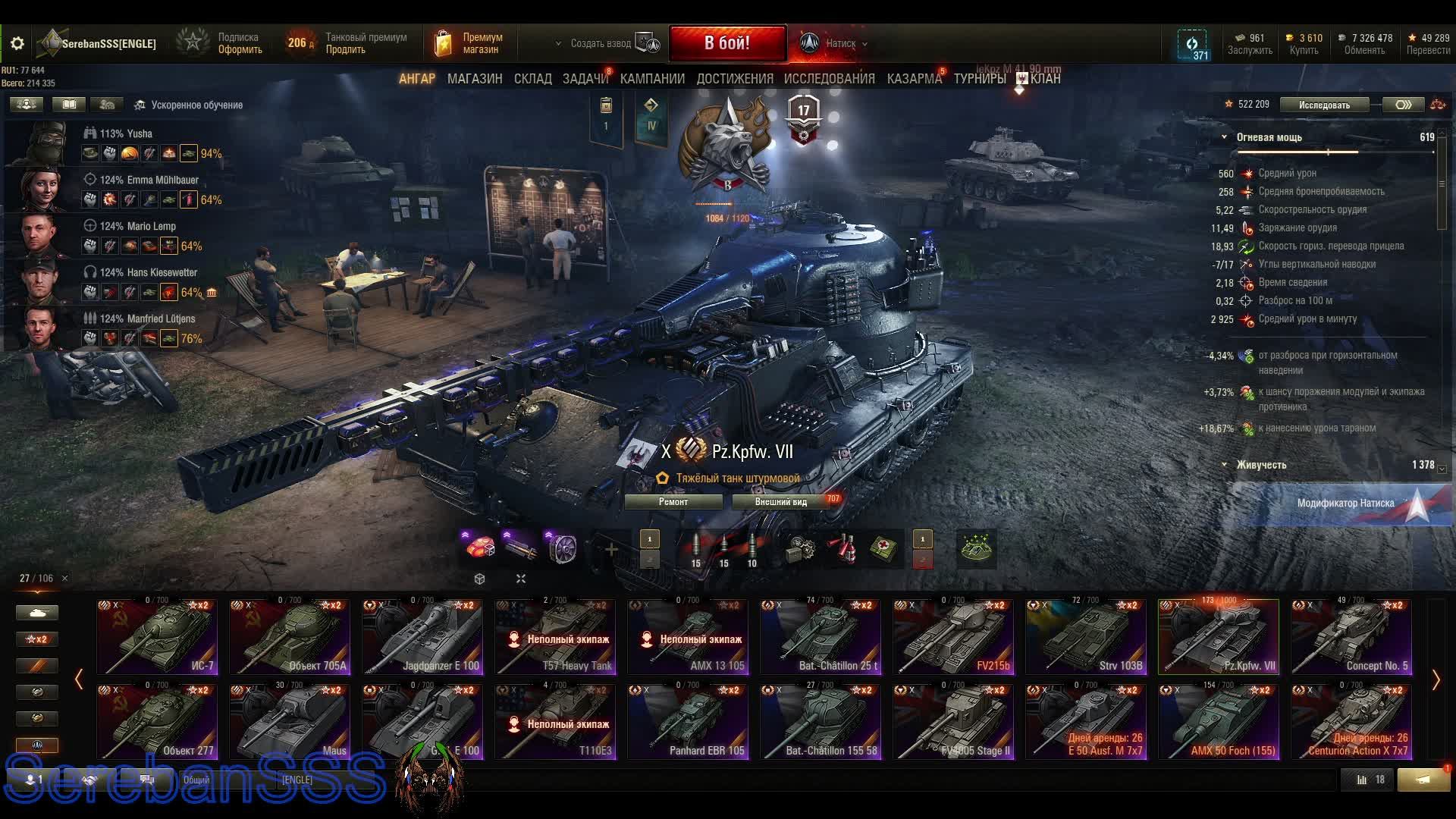This screenshot has width=1456, height=819.
Task: Switch to the МАГАЗИН tab
Action: pyautogui.click(x=475, y=79)
